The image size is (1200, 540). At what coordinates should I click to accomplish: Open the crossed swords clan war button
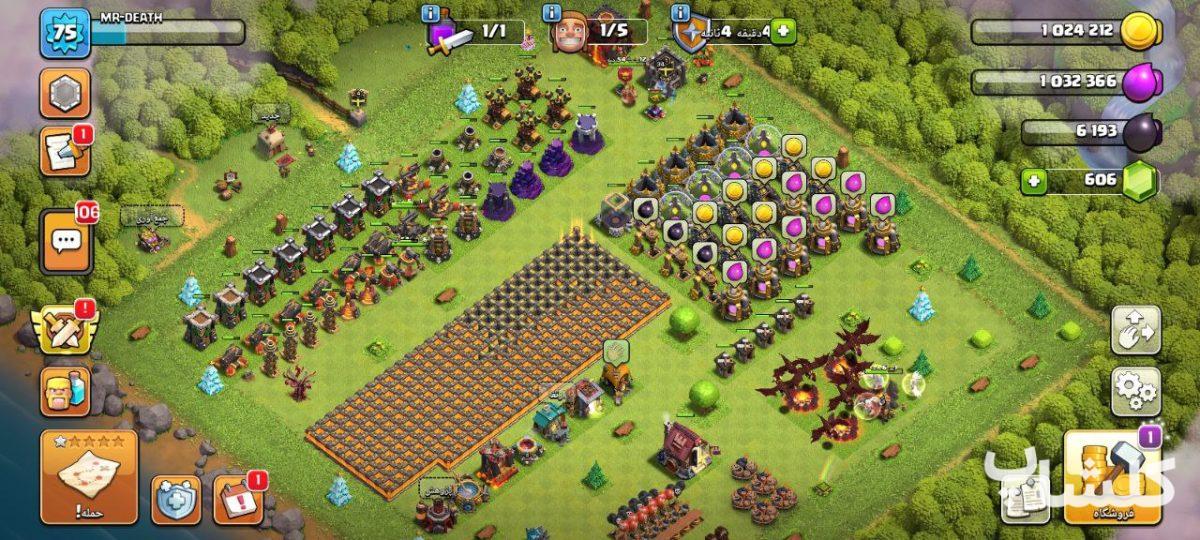pos(64,328)
